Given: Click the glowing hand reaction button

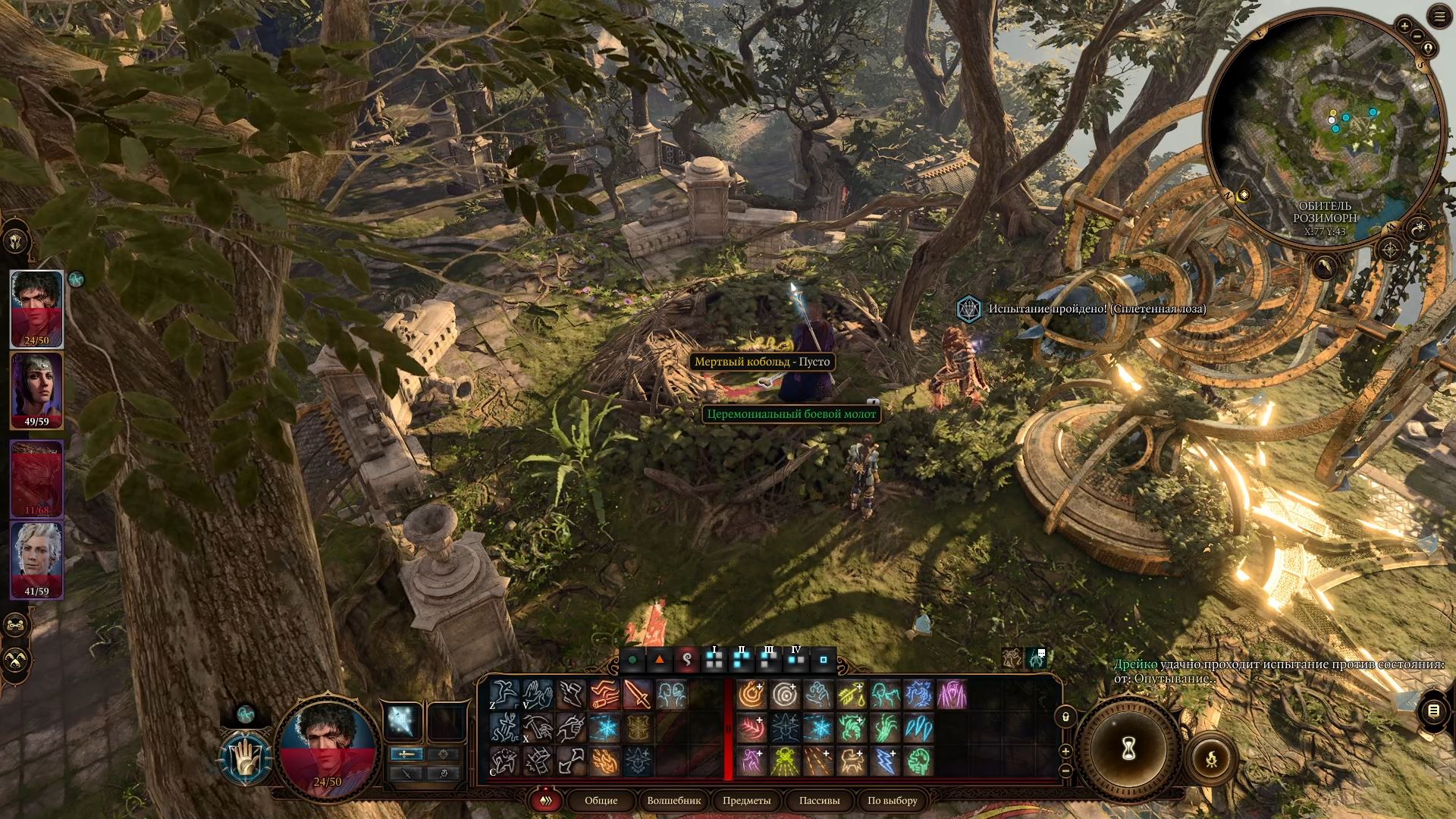Looking at the screenshot, I should click(x=246, y=757).
